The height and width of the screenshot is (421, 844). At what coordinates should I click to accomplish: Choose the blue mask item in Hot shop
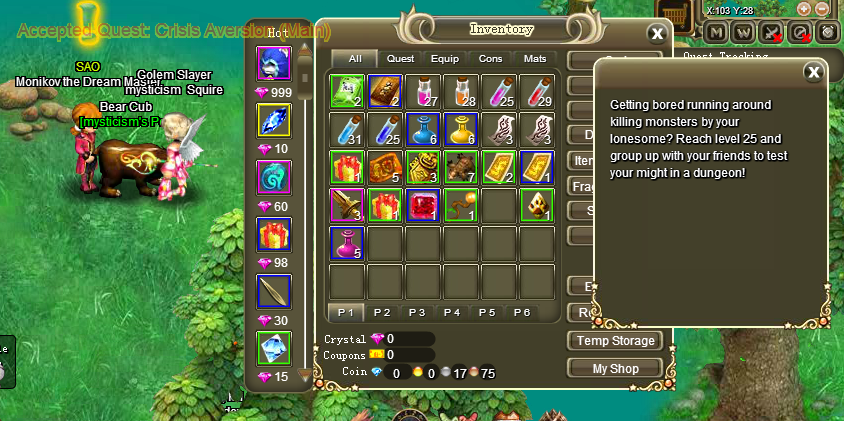pyautogui.click(x=273, y=65)
